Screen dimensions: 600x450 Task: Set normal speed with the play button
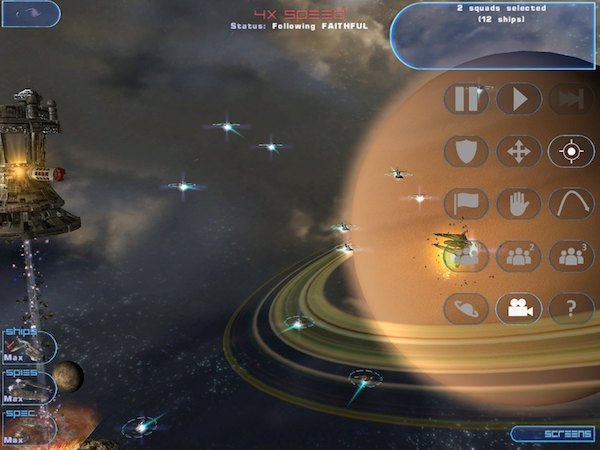[x=519, y=99]
